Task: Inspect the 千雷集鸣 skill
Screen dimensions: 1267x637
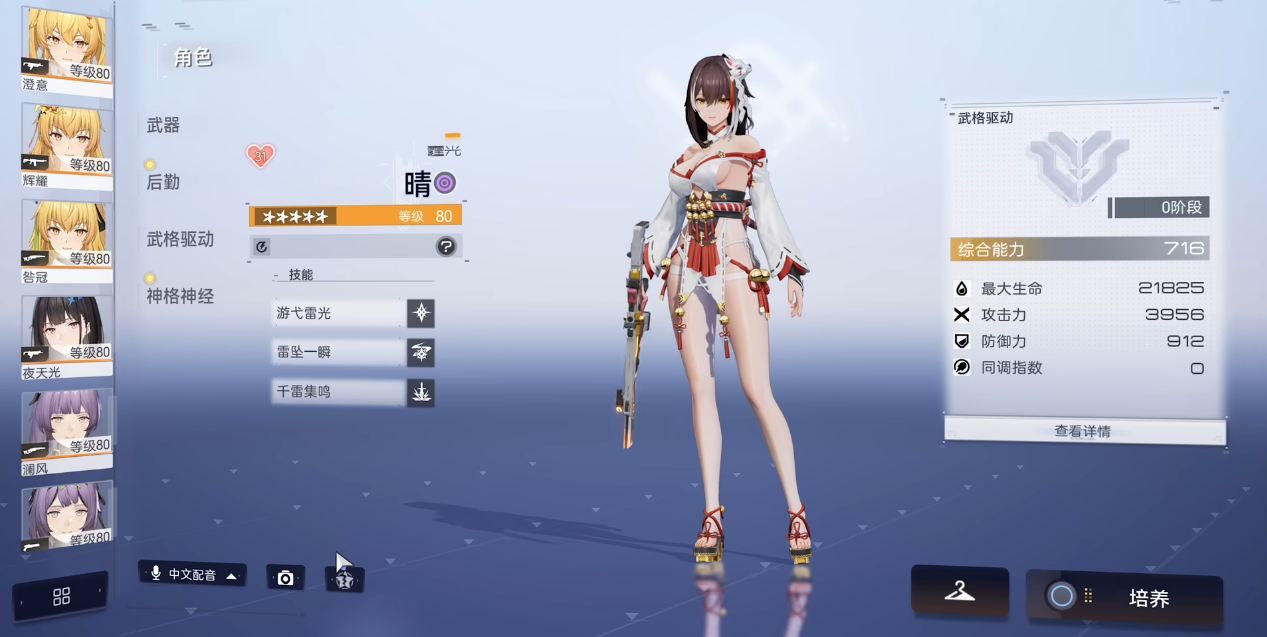Action: pos(338,391)
